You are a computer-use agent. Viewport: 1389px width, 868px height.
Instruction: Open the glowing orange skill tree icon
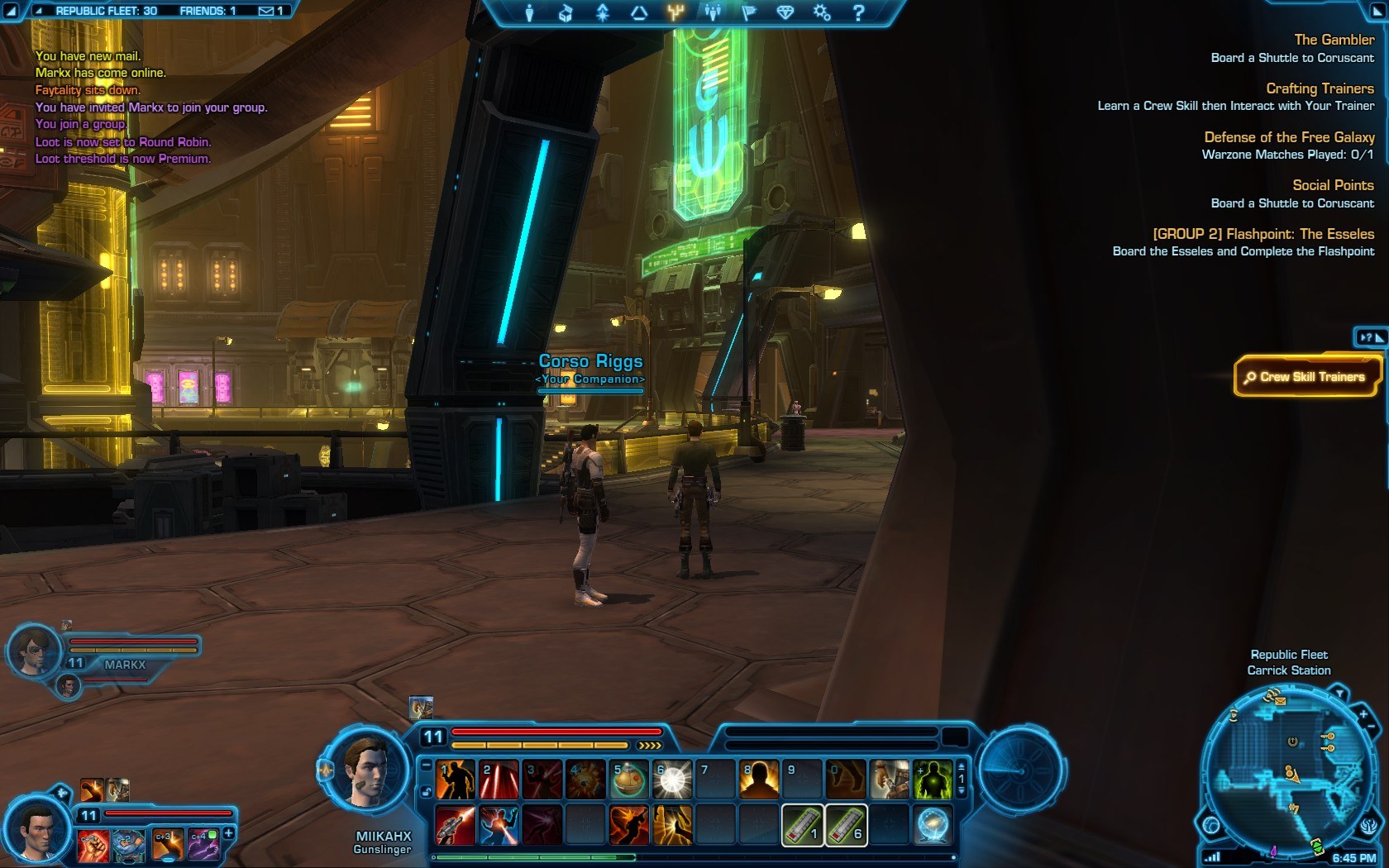(674, 12)
